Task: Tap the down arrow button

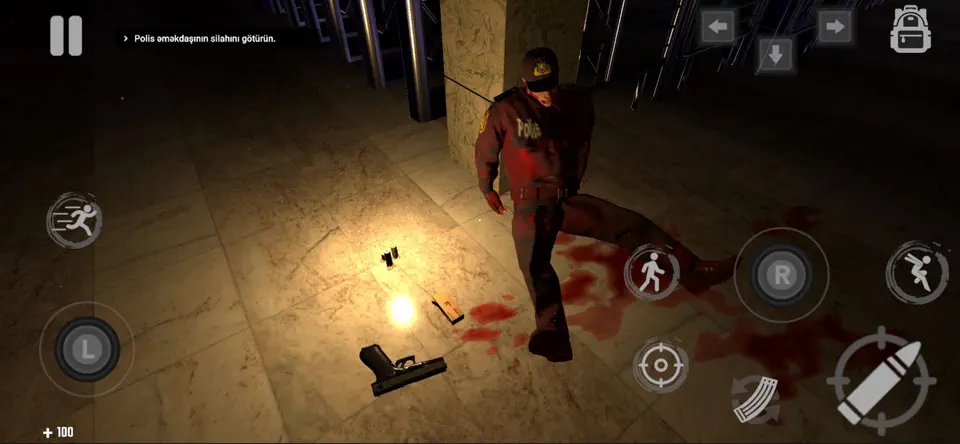Action: pos(775,54)
